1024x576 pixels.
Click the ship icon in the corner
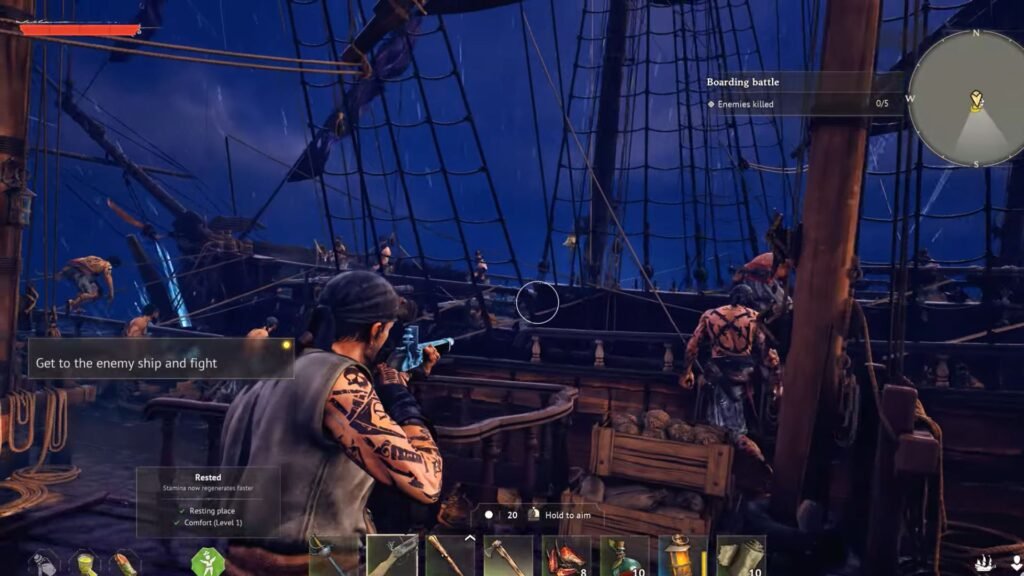pos(985,562)
